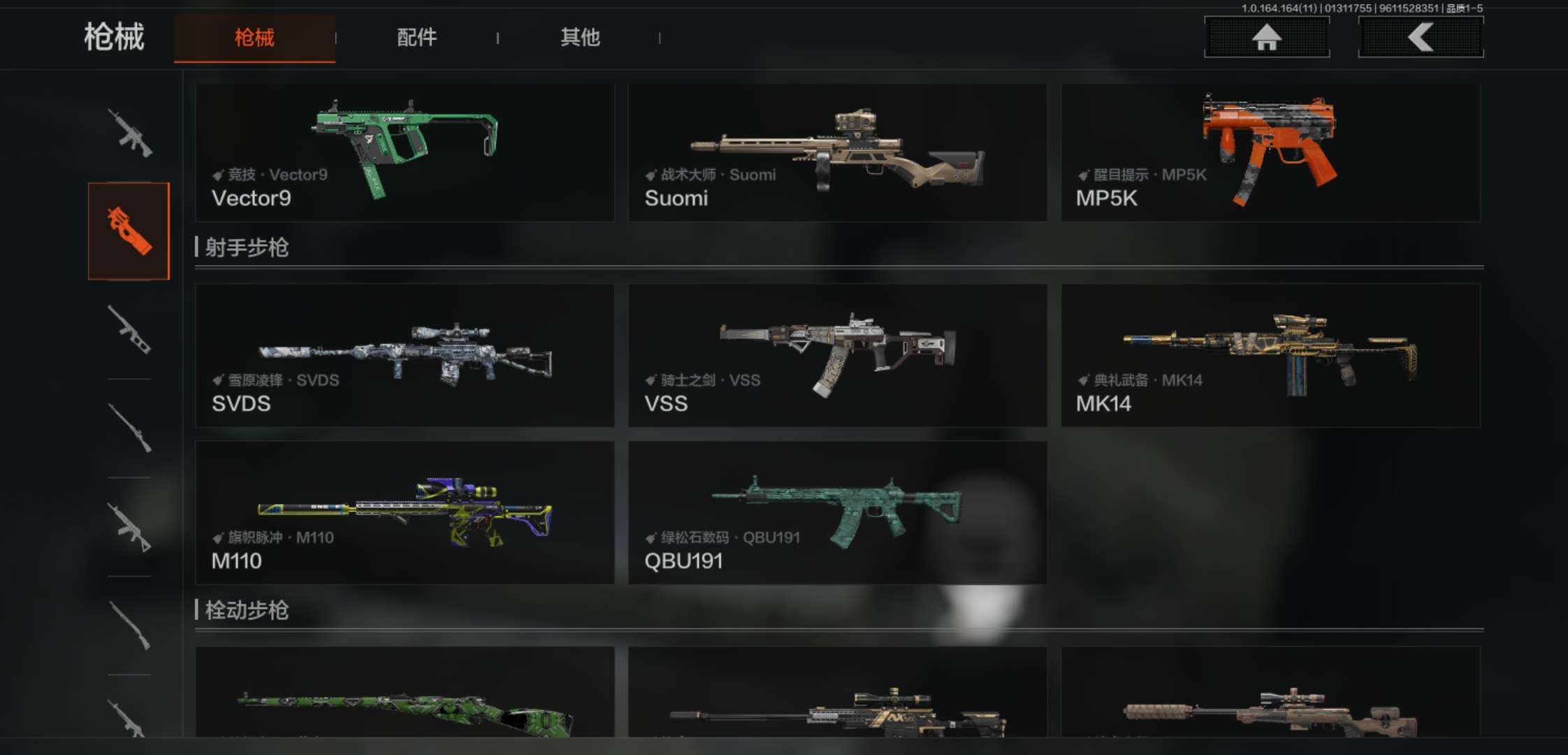View the M110 weapon card

[x=405, y=512]
